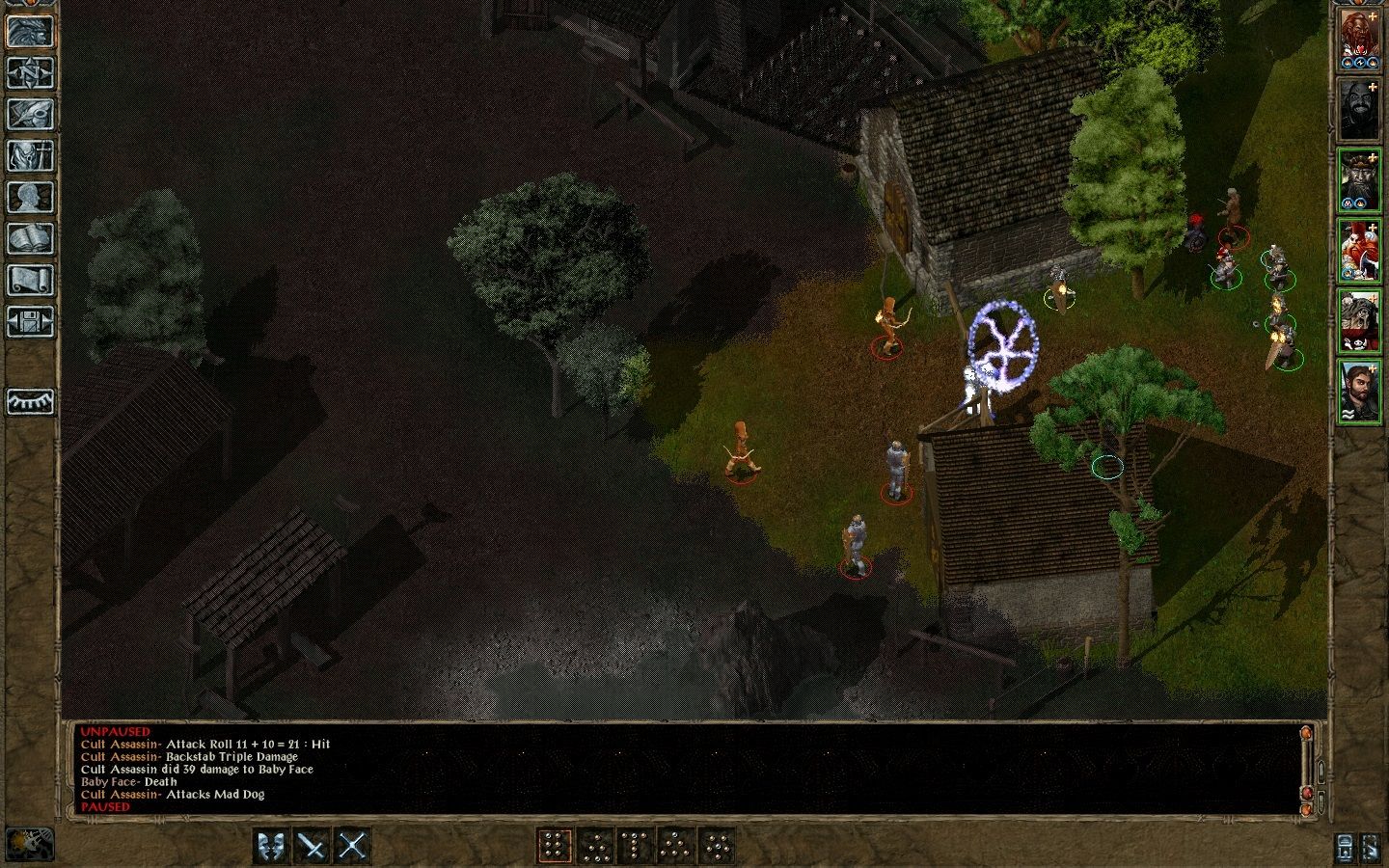Return to game view via the top sidebar icon

click(x=30, y=31)
